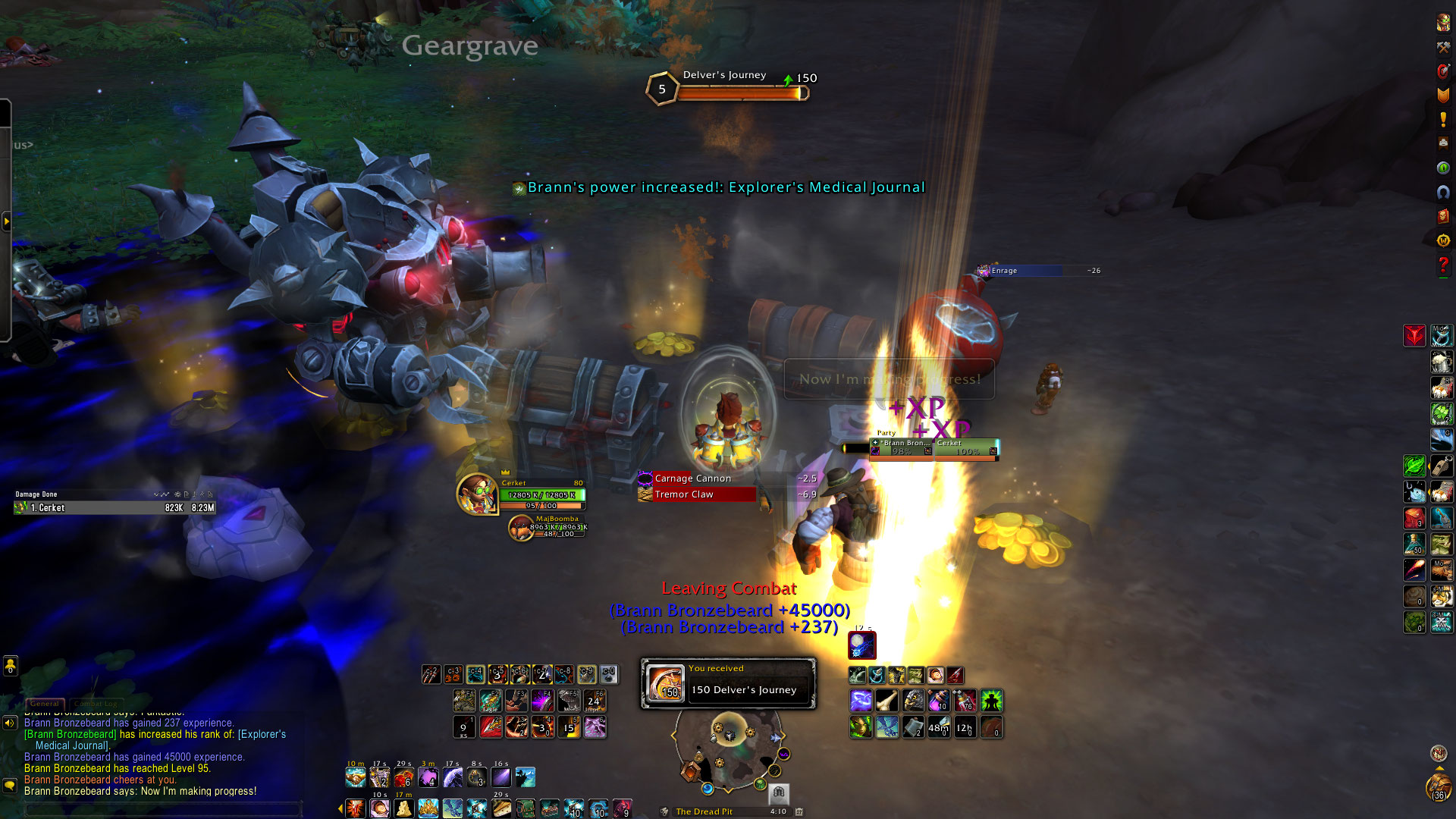1456x819 pixels.
Task: Click the chat speaker sound button
Action: [10, 723]
